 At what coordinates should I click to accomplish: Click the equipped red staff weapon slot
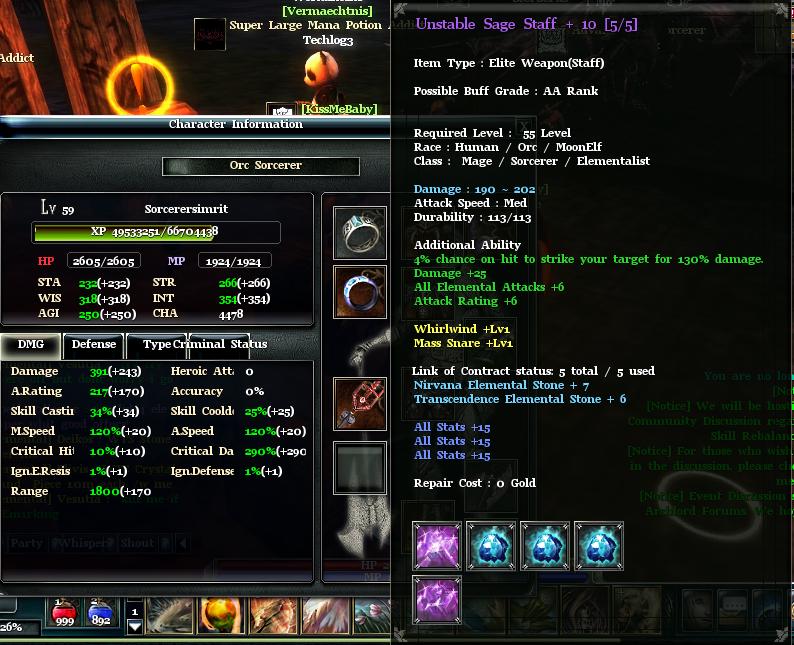pos(360,404)
